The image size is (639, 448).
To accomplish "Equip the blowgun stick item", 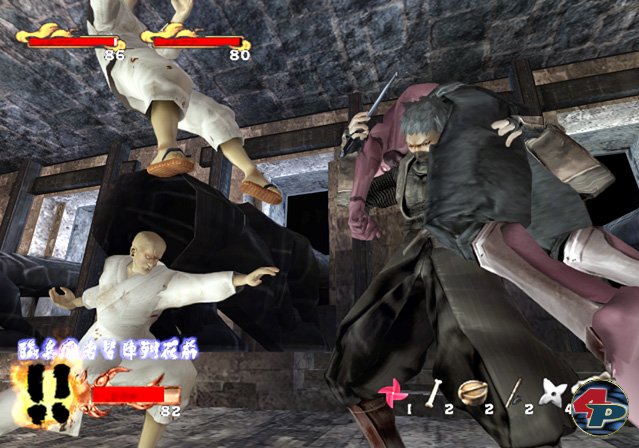I will pos(513,391).
